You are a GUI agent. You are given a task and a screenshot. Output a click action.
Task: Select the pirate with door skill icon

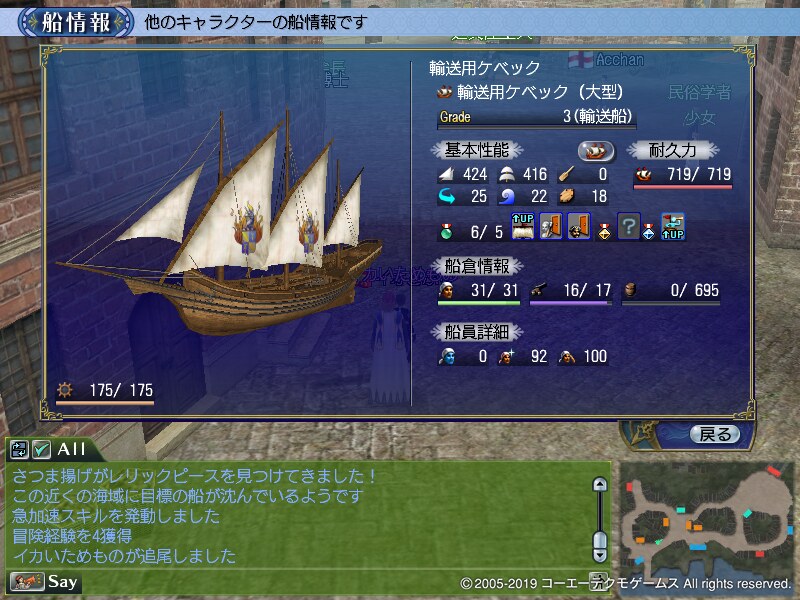[577, 226]
